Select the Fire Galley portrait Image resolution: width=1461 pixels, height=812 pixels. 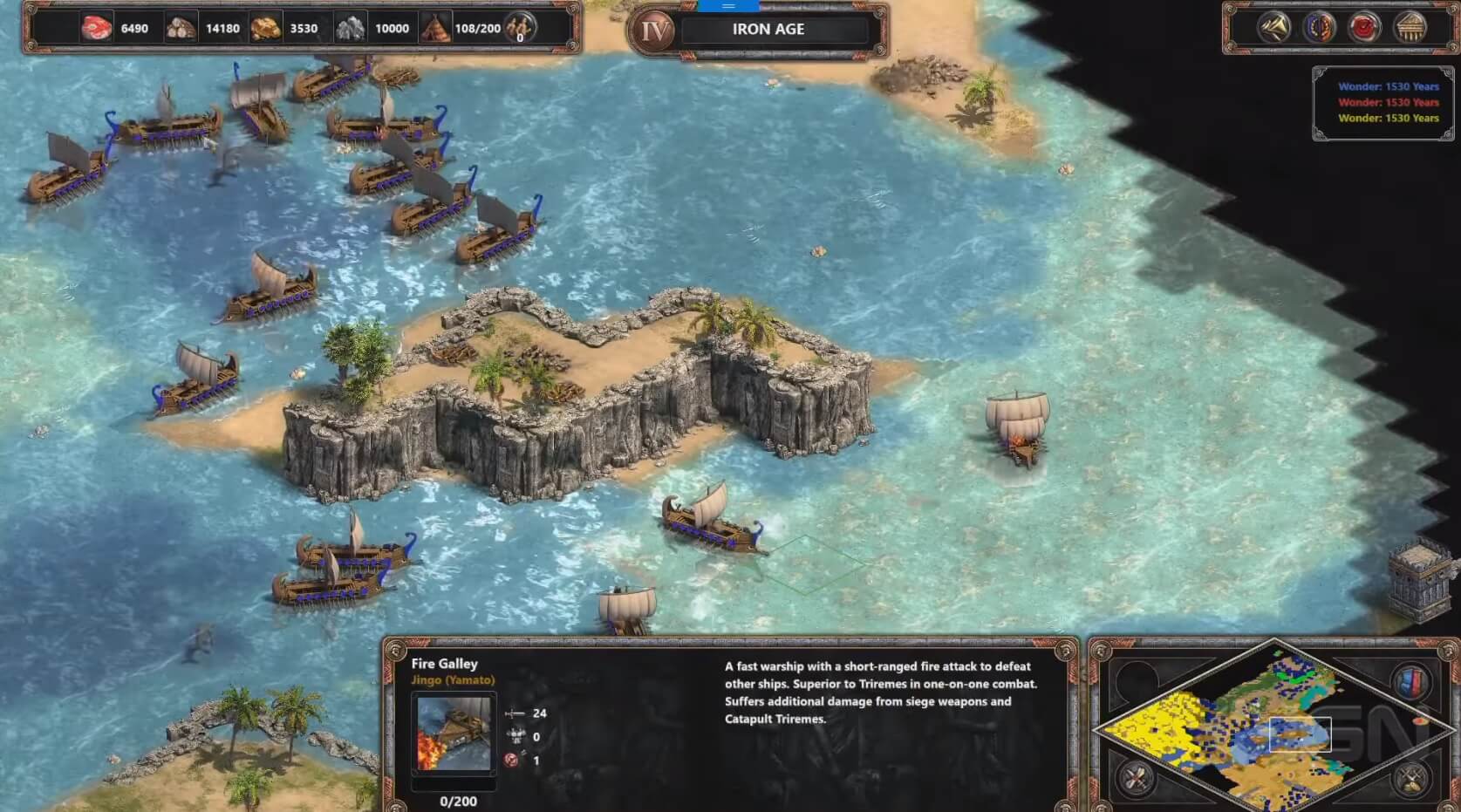pos(453,734)
